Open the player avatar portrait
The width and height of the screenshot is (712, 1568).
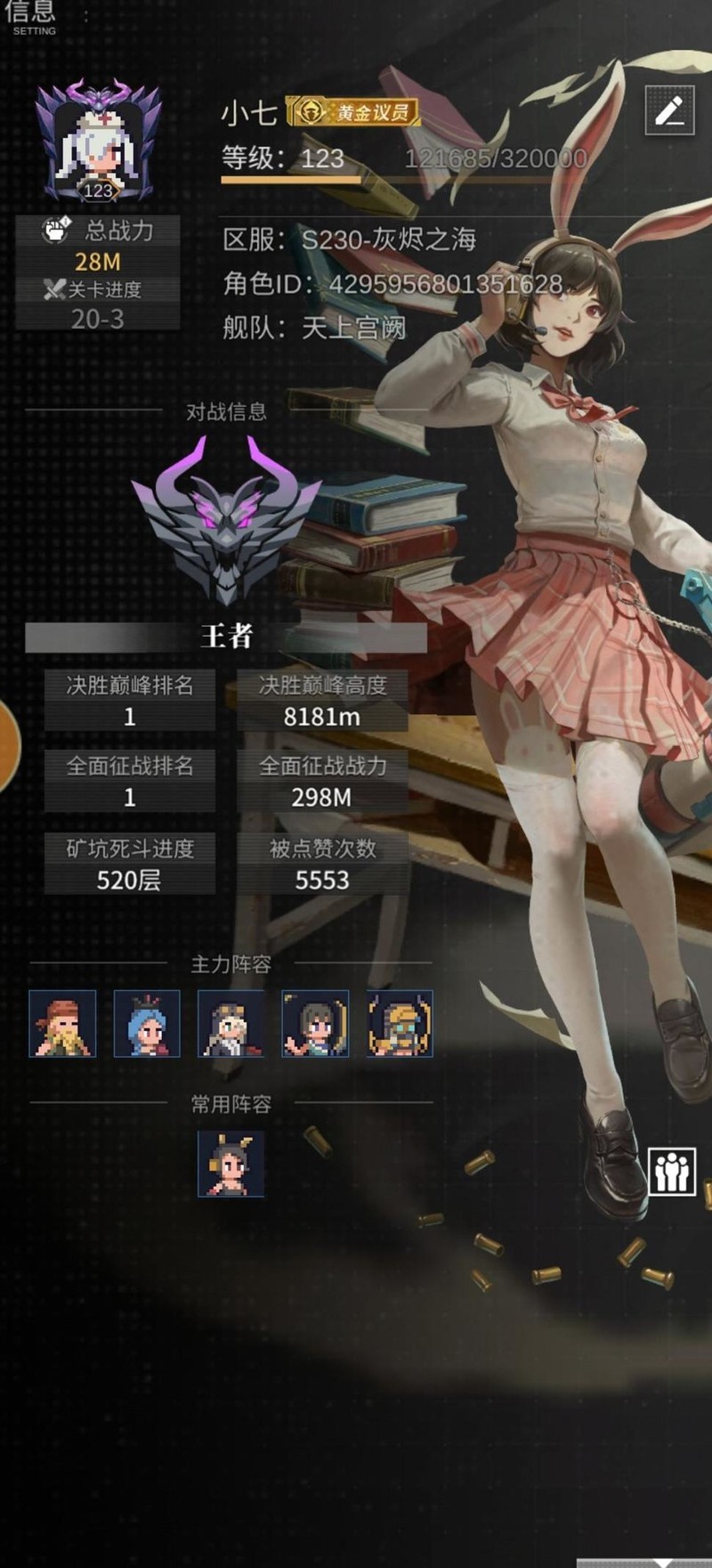[x=98, y=142]
